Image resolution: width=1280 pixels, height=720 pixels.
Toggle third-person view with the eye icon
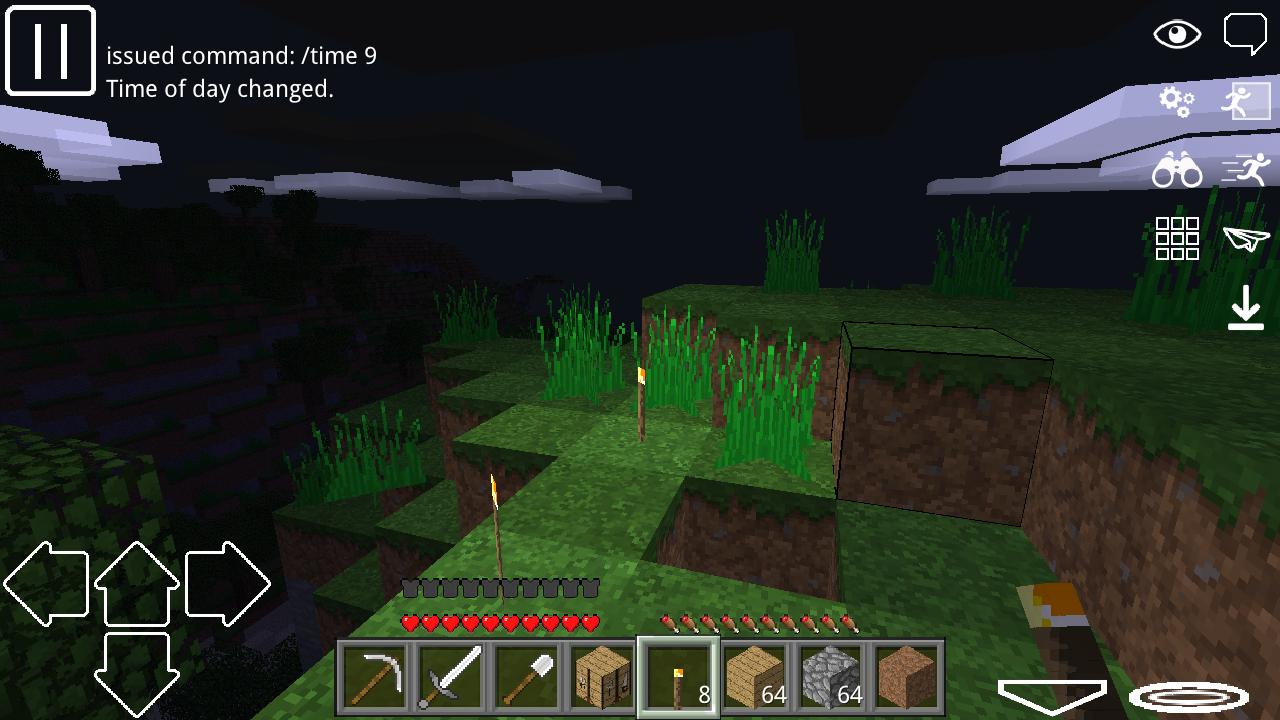click(x=1177, y=34)
